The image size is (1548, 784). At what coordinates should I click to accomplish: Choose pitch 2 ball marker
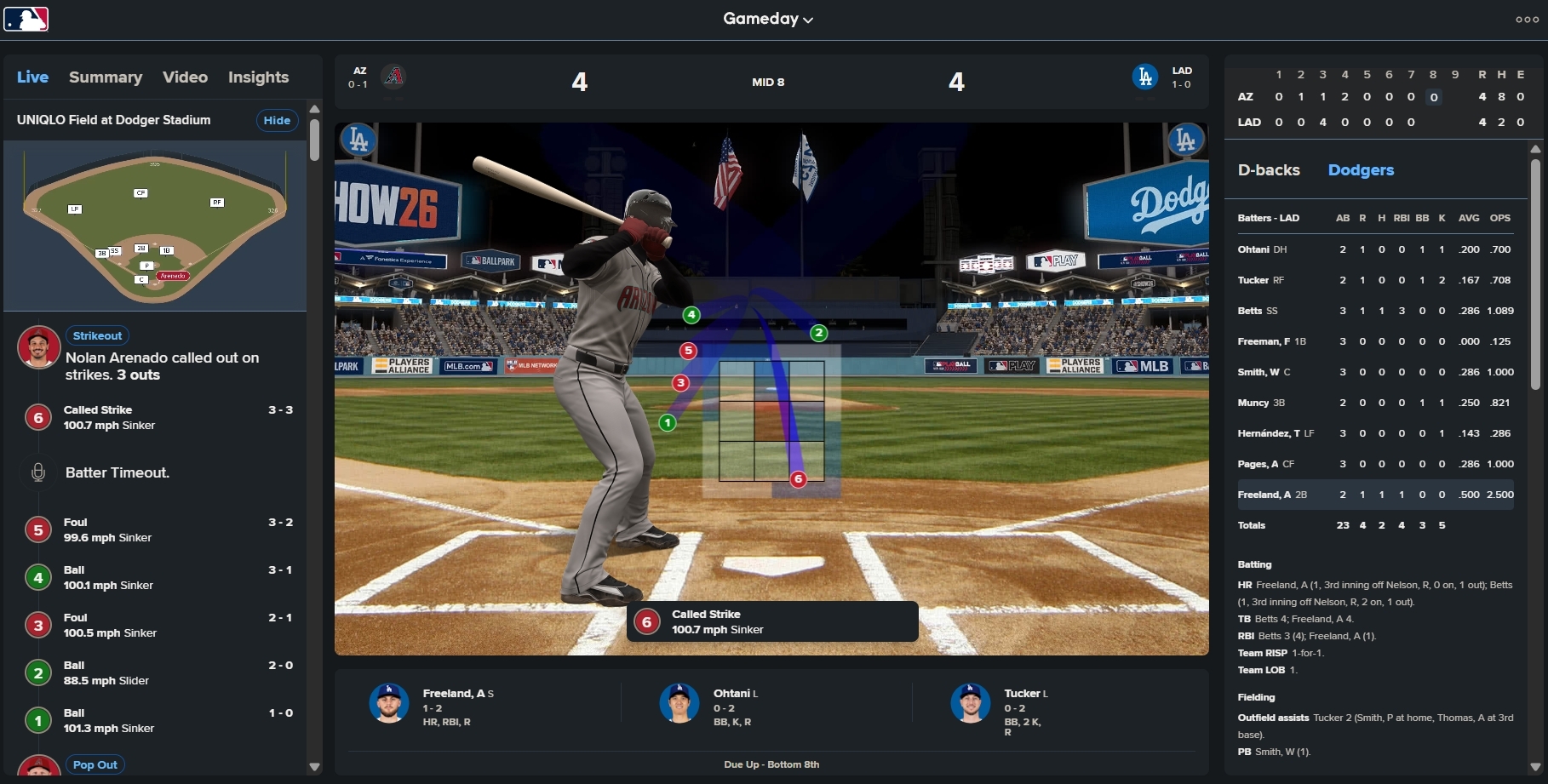[819, 333]
